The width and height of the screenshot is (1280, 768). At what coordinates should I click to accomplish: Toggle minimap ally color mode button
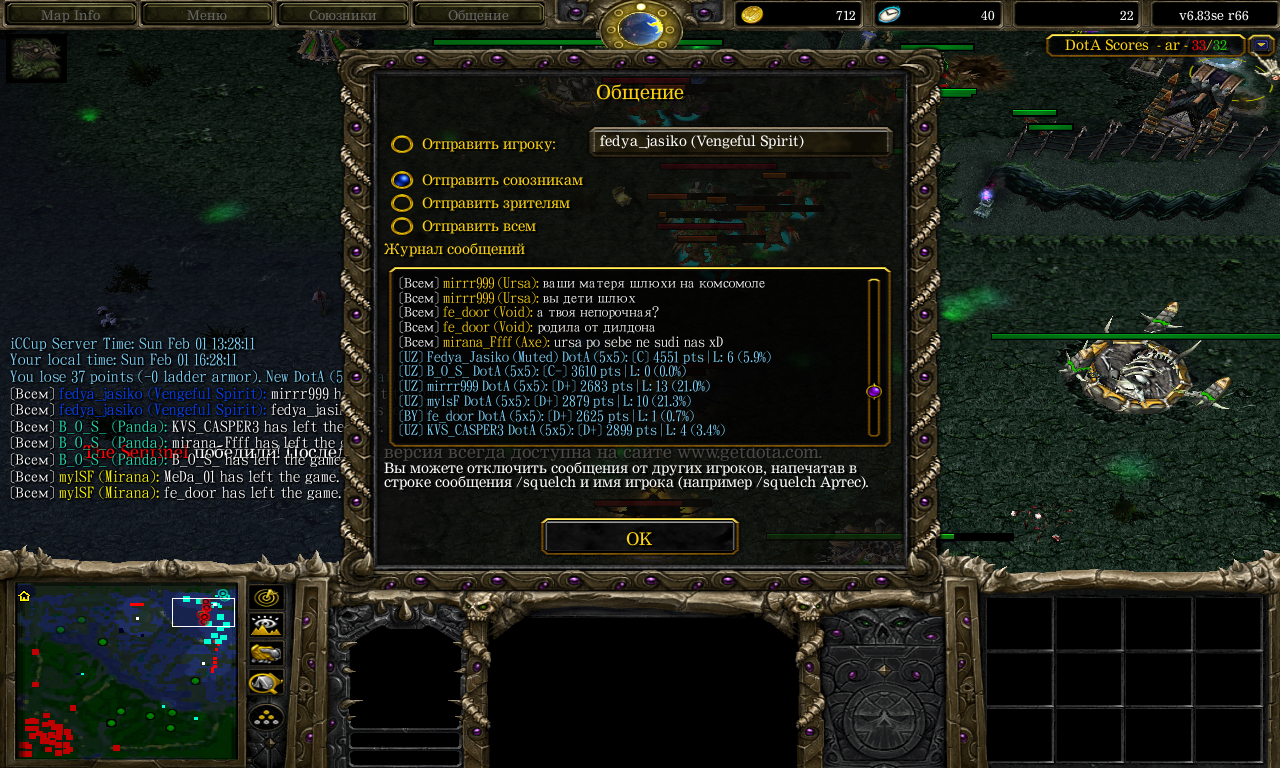click(266, 654)
